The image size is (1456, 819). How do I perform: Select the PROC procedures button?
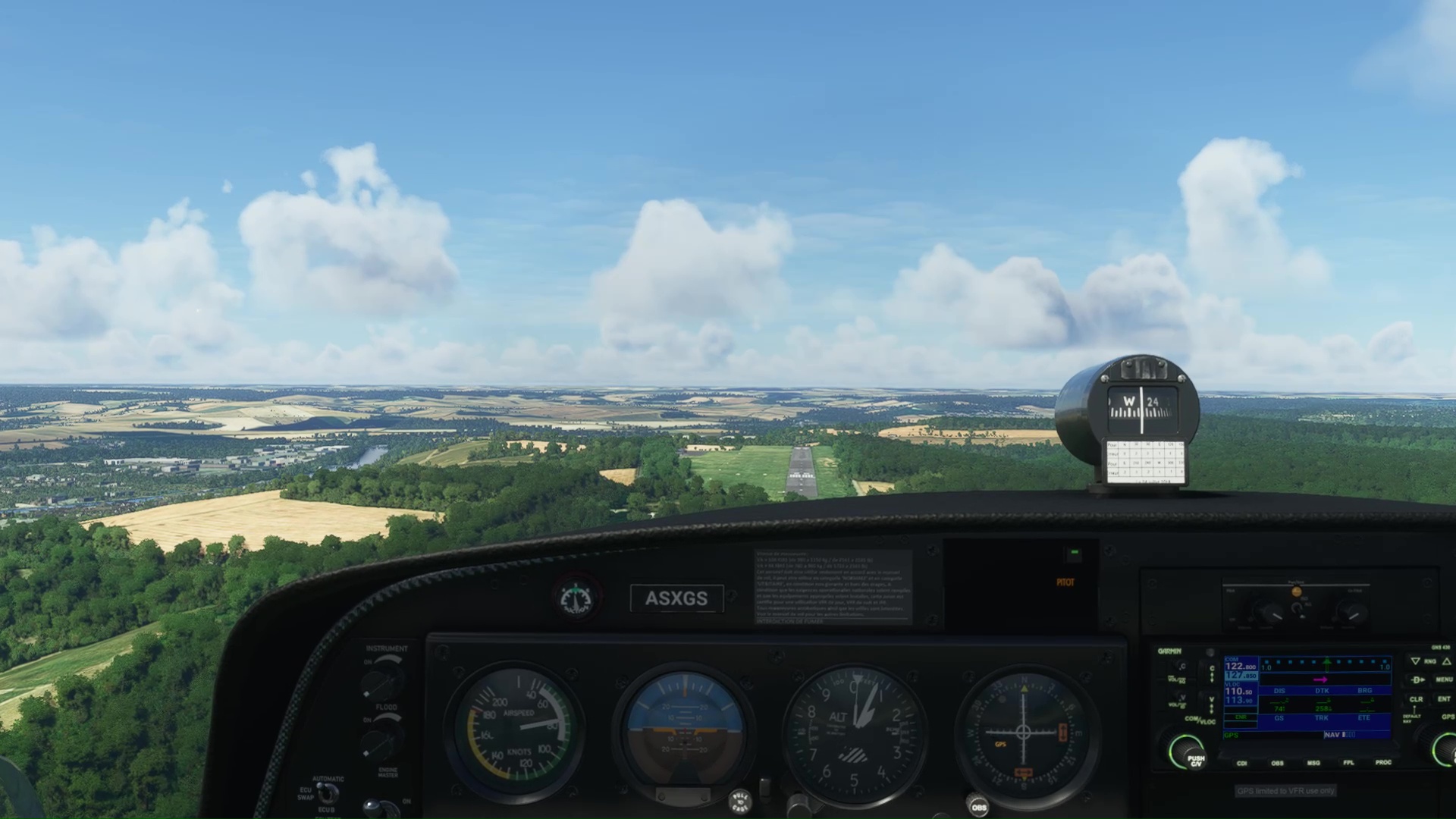[x=1383, y=763]
